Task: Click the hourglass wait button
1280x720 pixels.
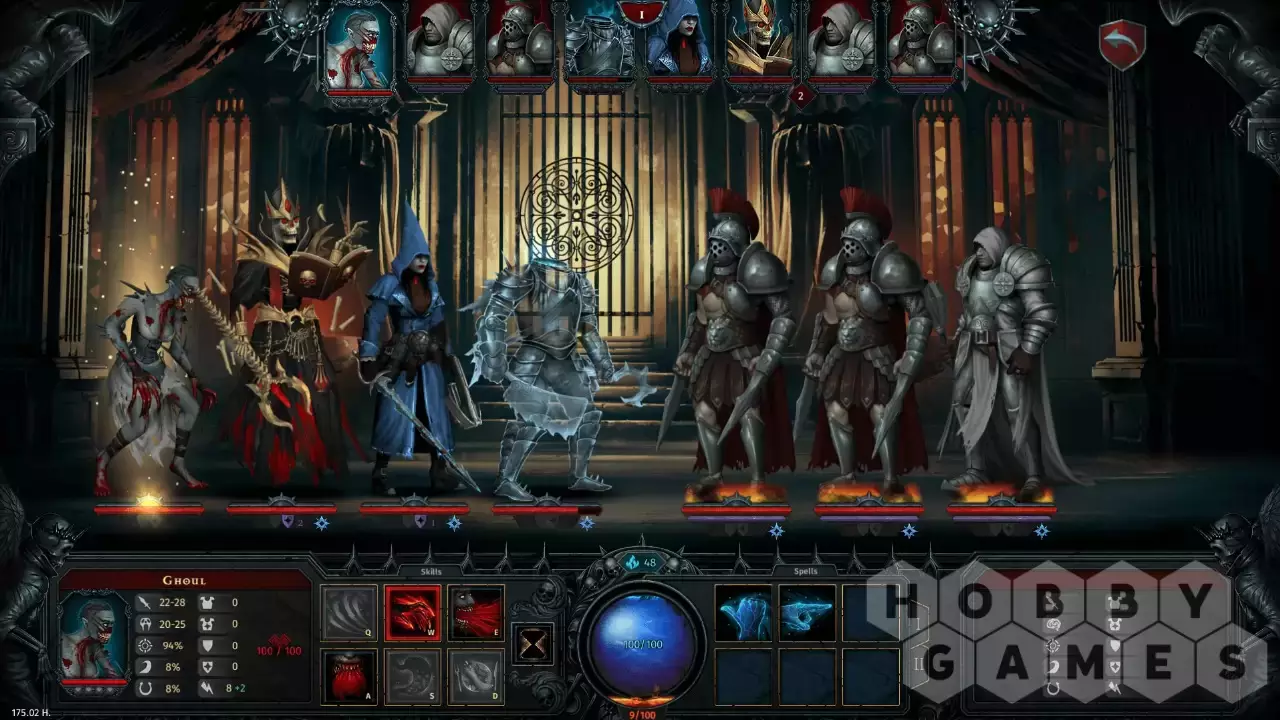Action: pyautogui.click(x=532, y=643)
